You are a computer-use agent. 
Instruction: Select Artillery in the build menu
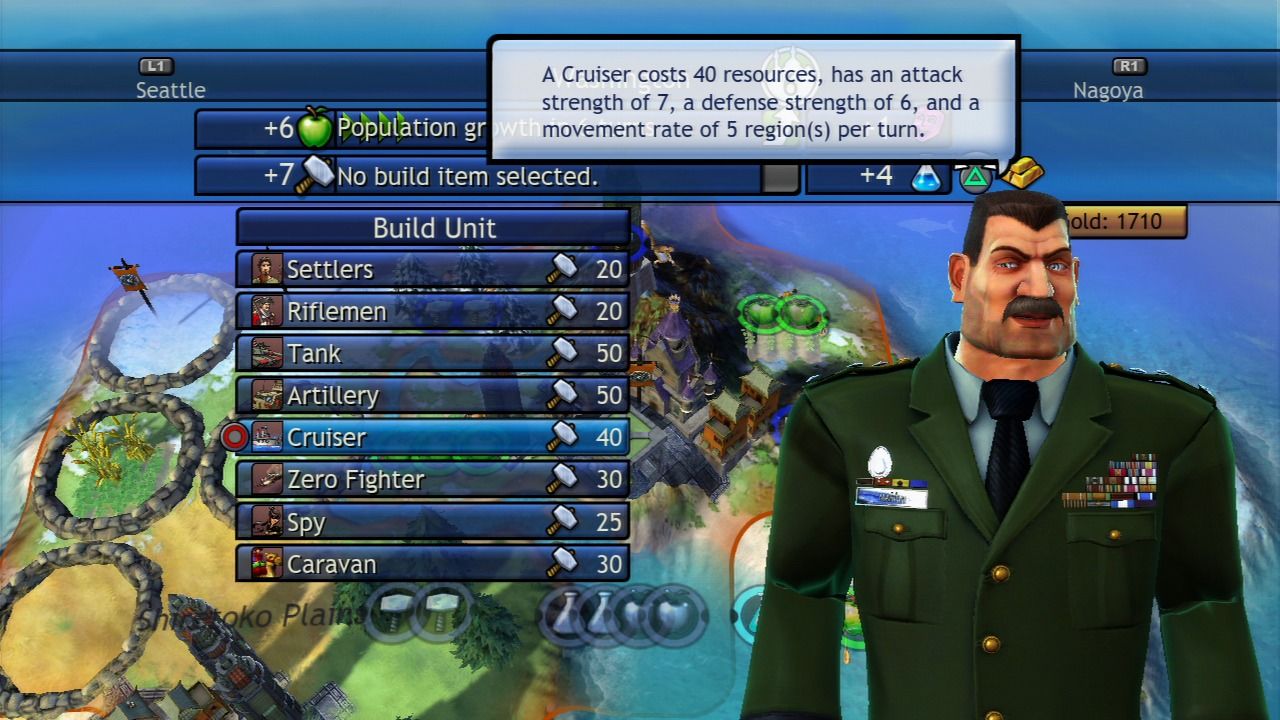(x=433, y=395)
